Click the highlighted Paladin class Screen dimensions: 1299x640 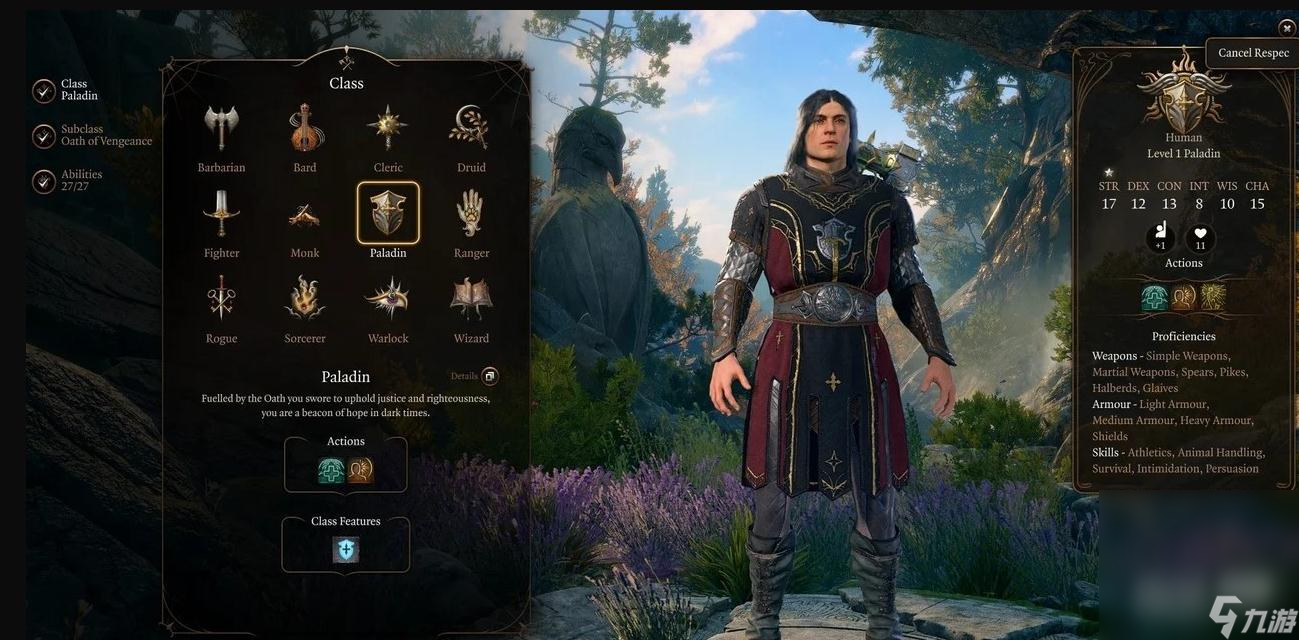coord(388,213)
